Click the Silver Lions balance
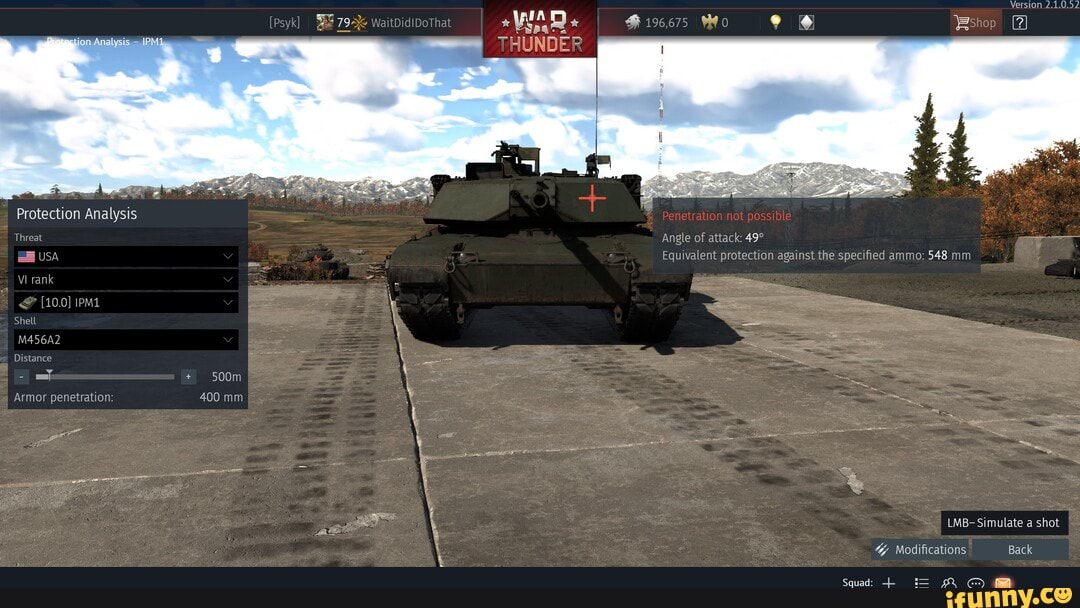This screenshot has height=608, width=1080. point(657,22)
